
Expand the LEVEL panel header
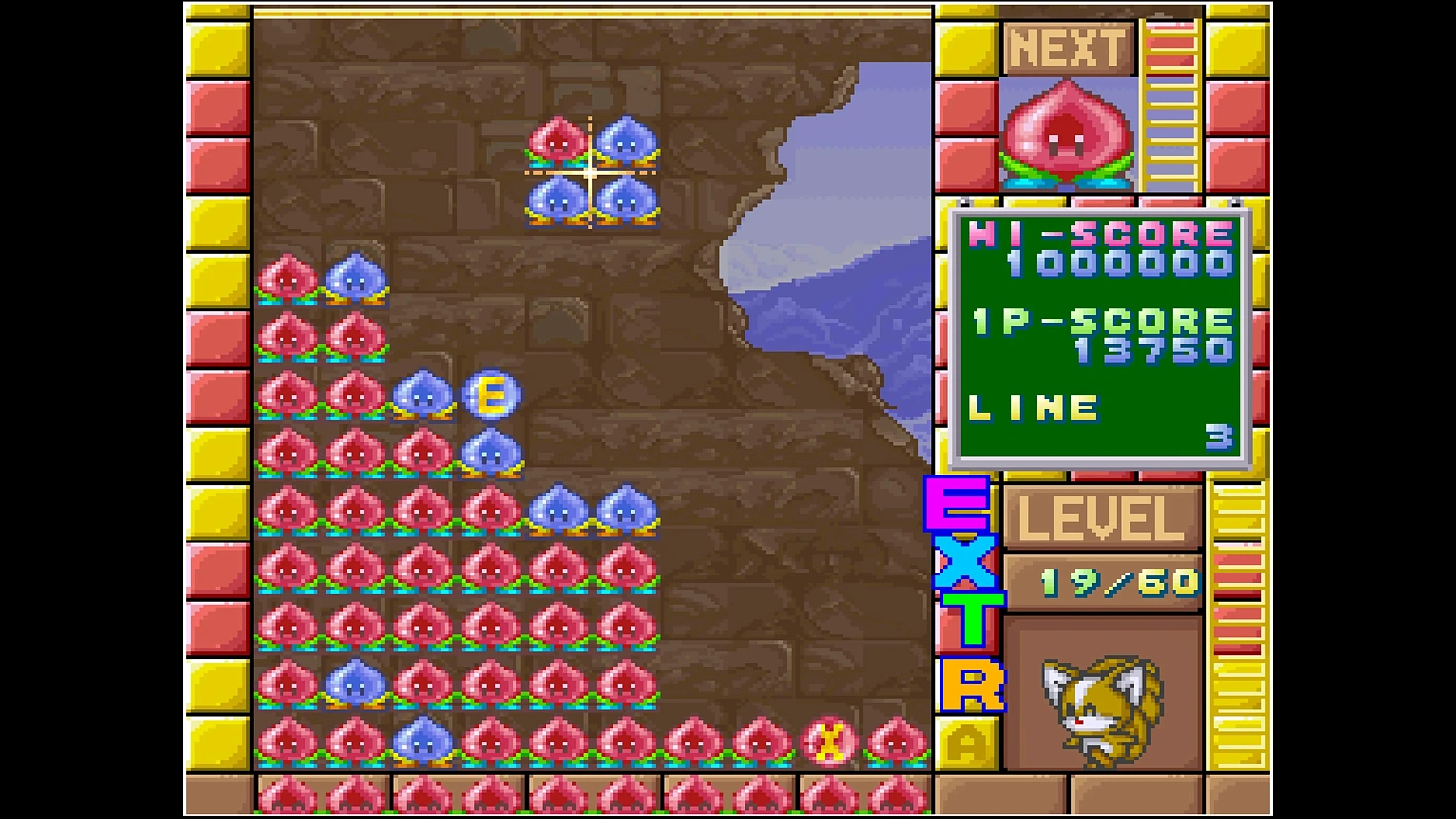pos(1102,518)
